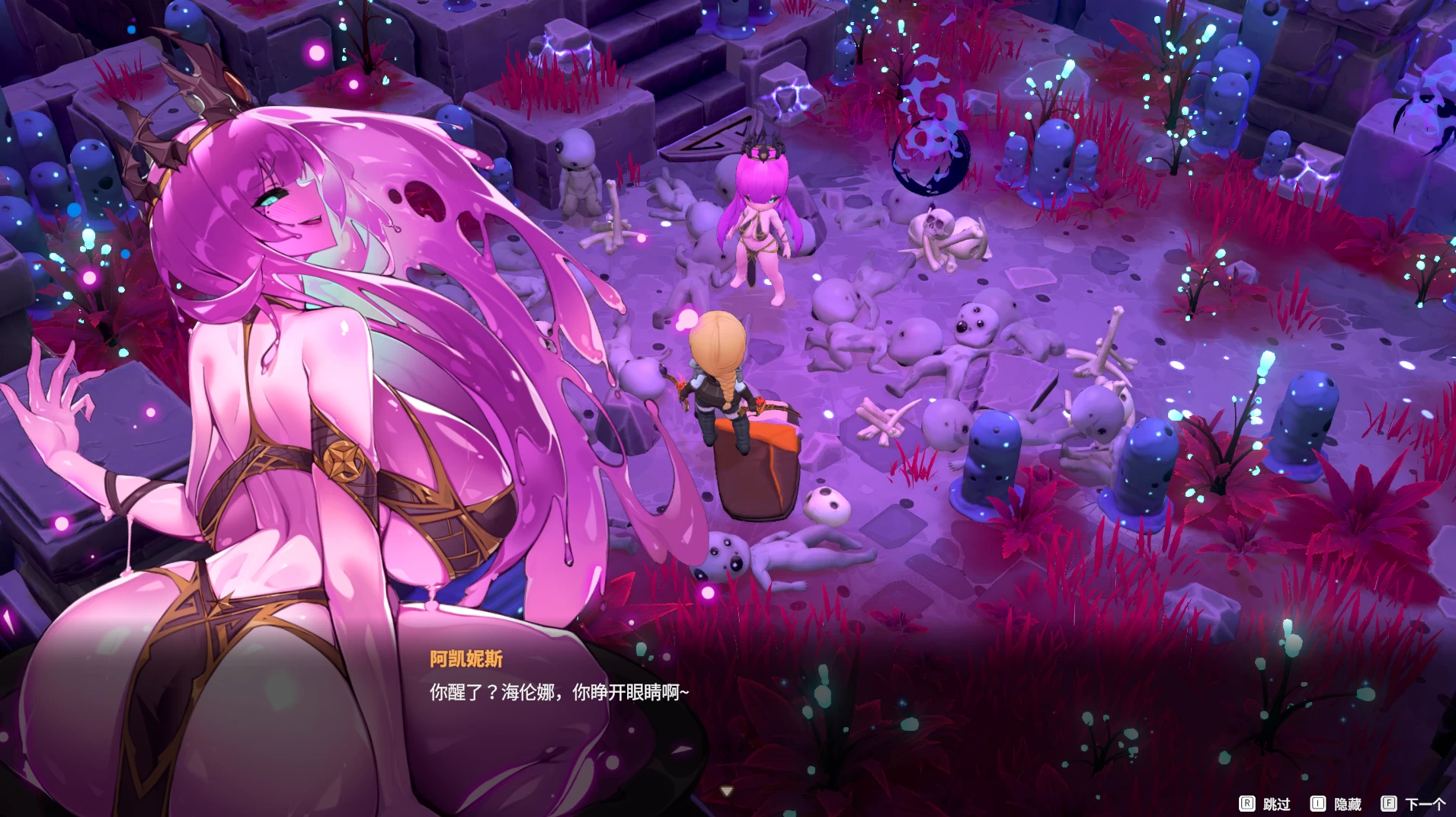Click the skull pile on the ground
Screen dimensions: 1456x817
coord(941,232)
